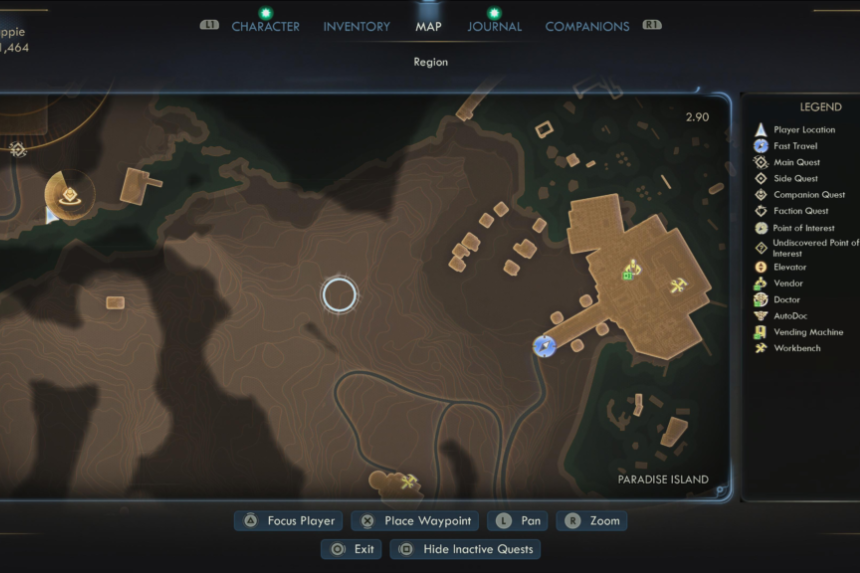Select the main quest marker on the map
This screenshot has height=573, width=860.
pos(17,150)
